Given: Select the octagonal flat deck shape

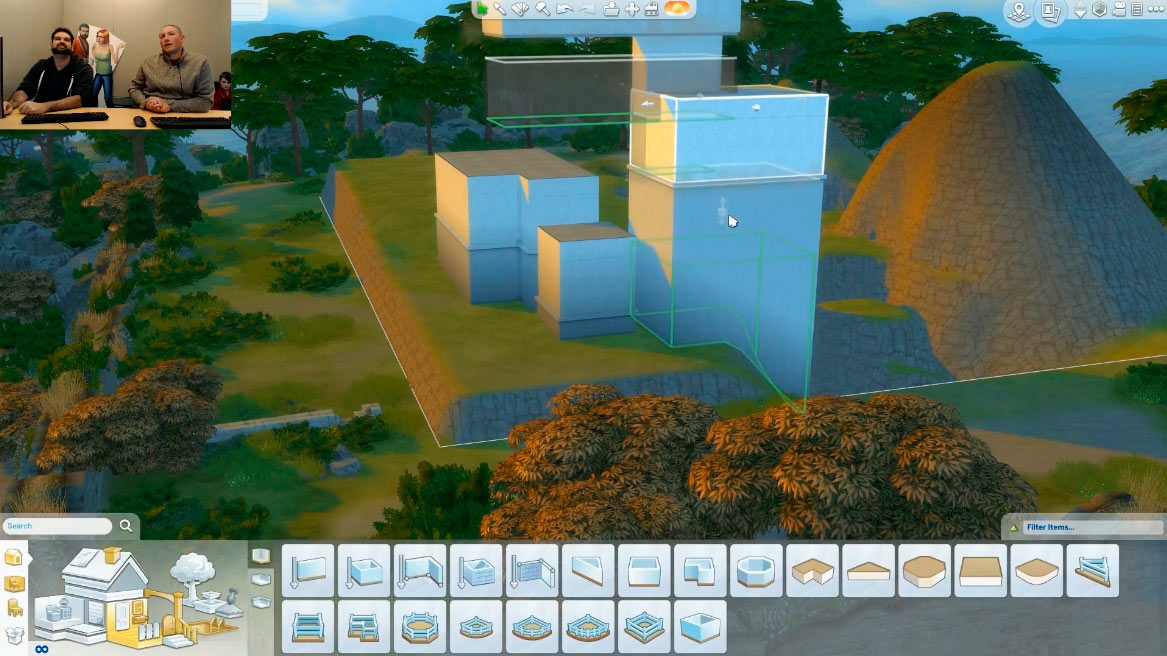Looking at the screenshot, I should pyautogui.click(x=924, y=571).
